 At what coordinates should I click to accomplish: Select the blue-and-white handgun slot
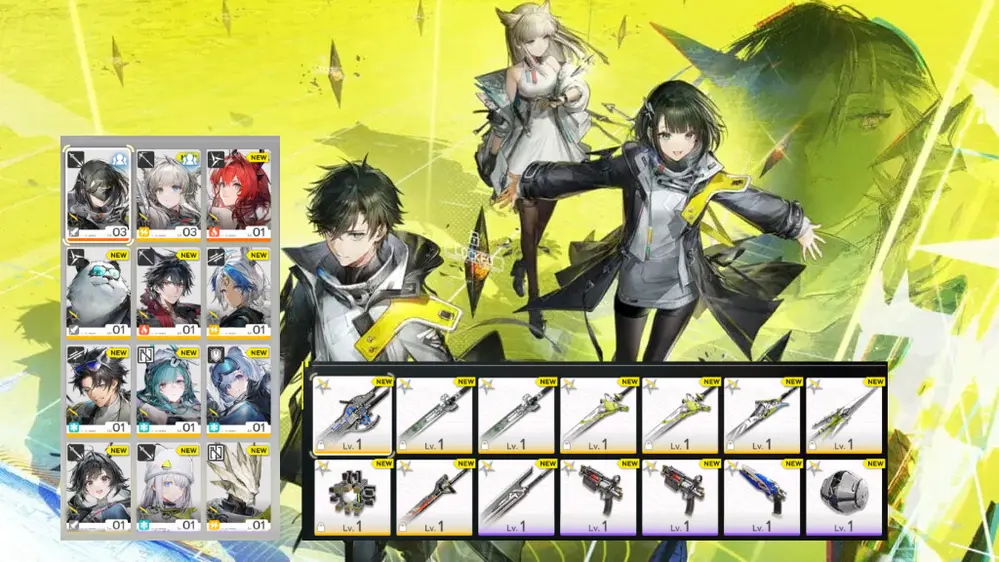coord(763,497)
